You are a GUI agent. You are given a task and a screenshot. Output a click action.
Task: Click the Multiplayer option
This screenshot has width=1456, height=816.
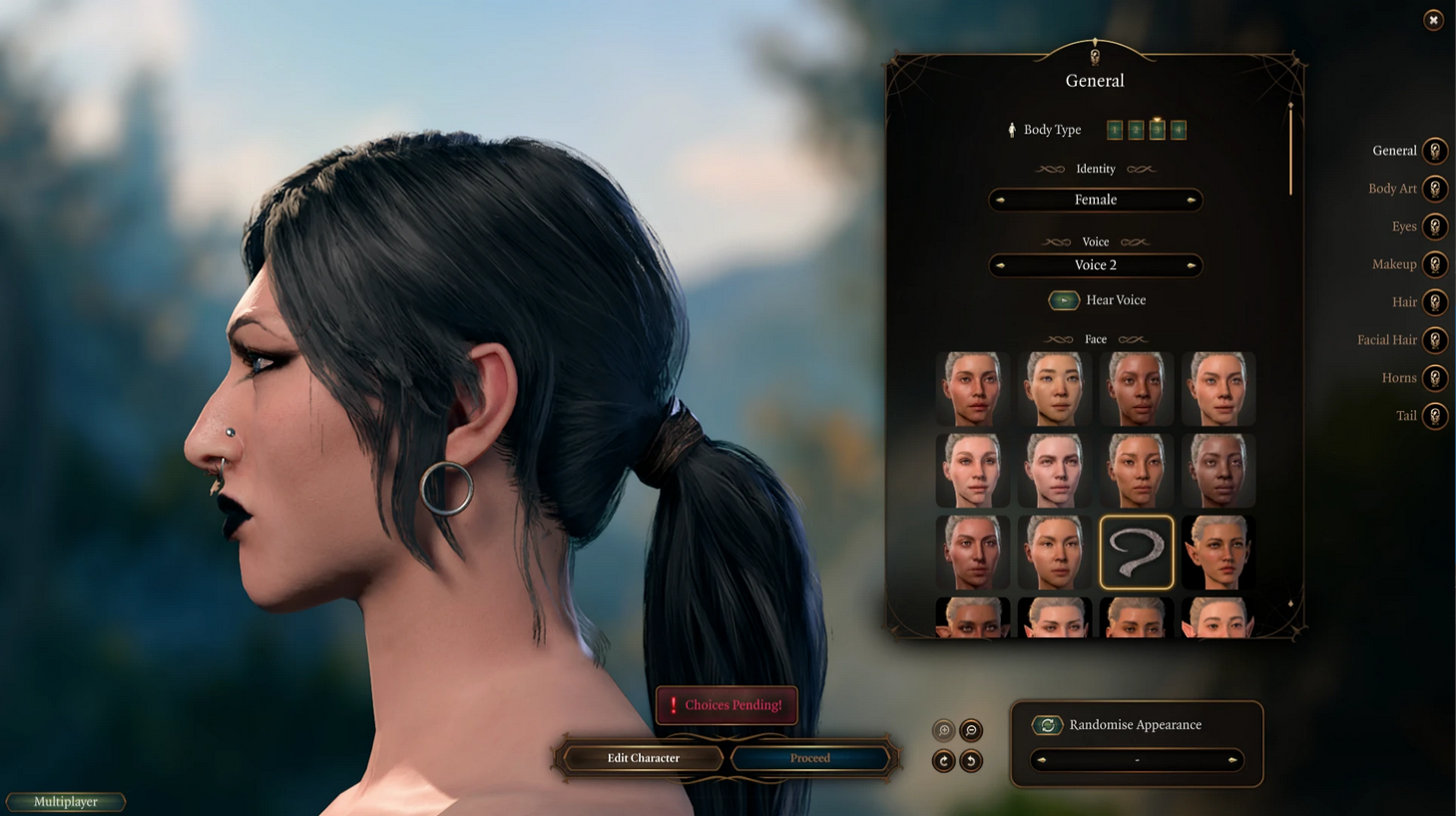[66, 801]
